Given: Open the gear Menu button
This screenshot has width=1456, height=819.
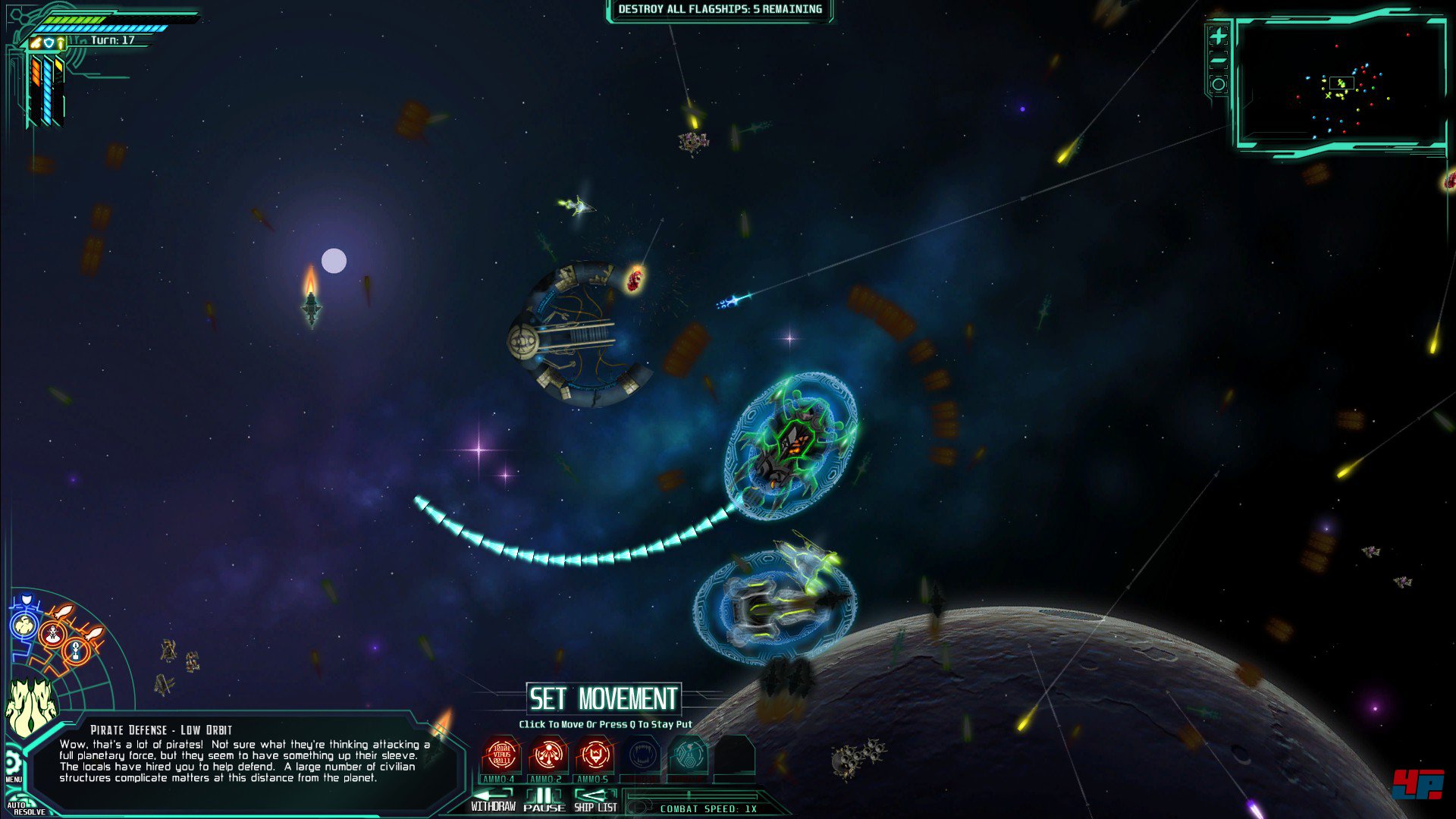Looking at the screenshot, I should pyautogui.click(x=11, y=763).
